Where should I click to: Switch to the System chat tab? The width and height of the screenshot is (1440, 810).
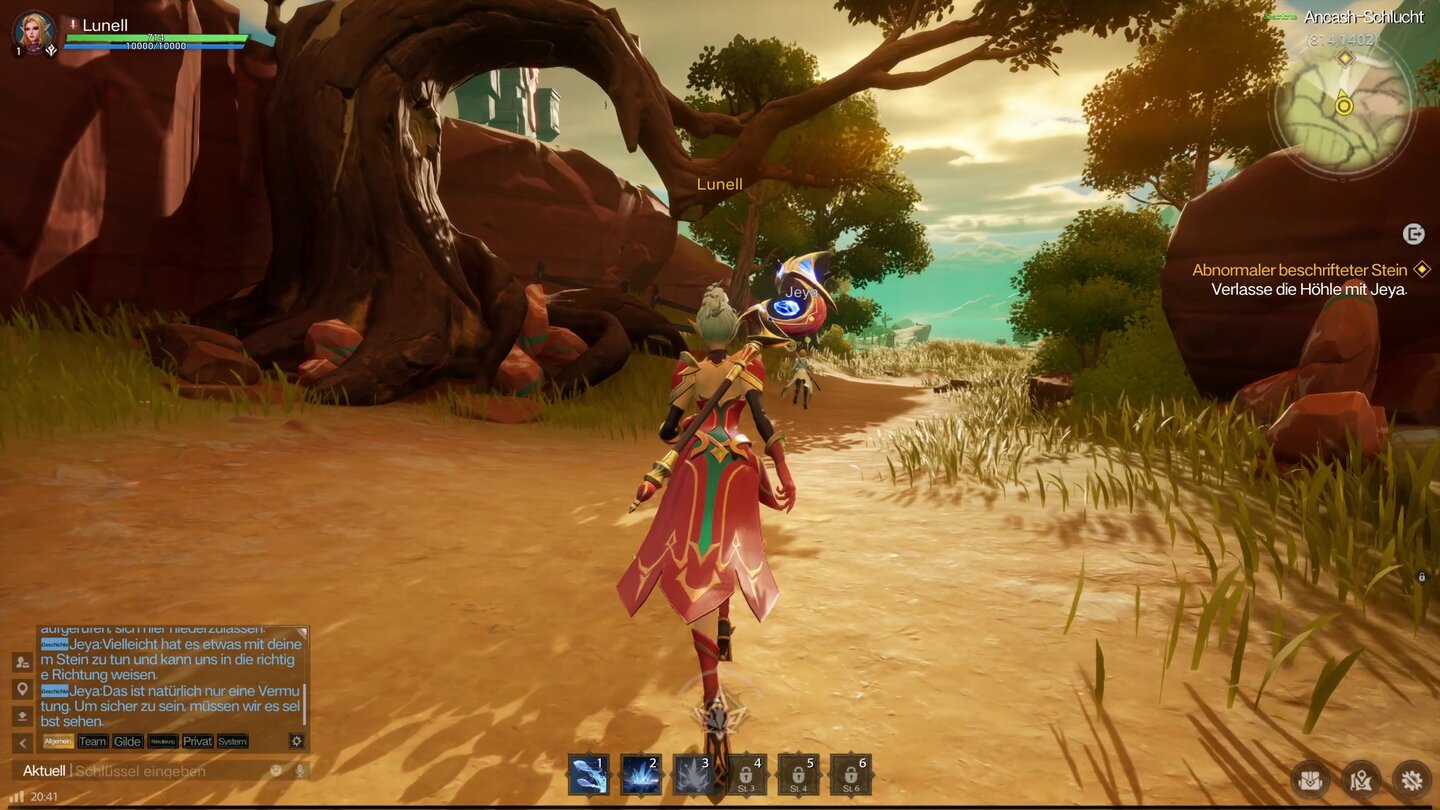tap(232, 741)
